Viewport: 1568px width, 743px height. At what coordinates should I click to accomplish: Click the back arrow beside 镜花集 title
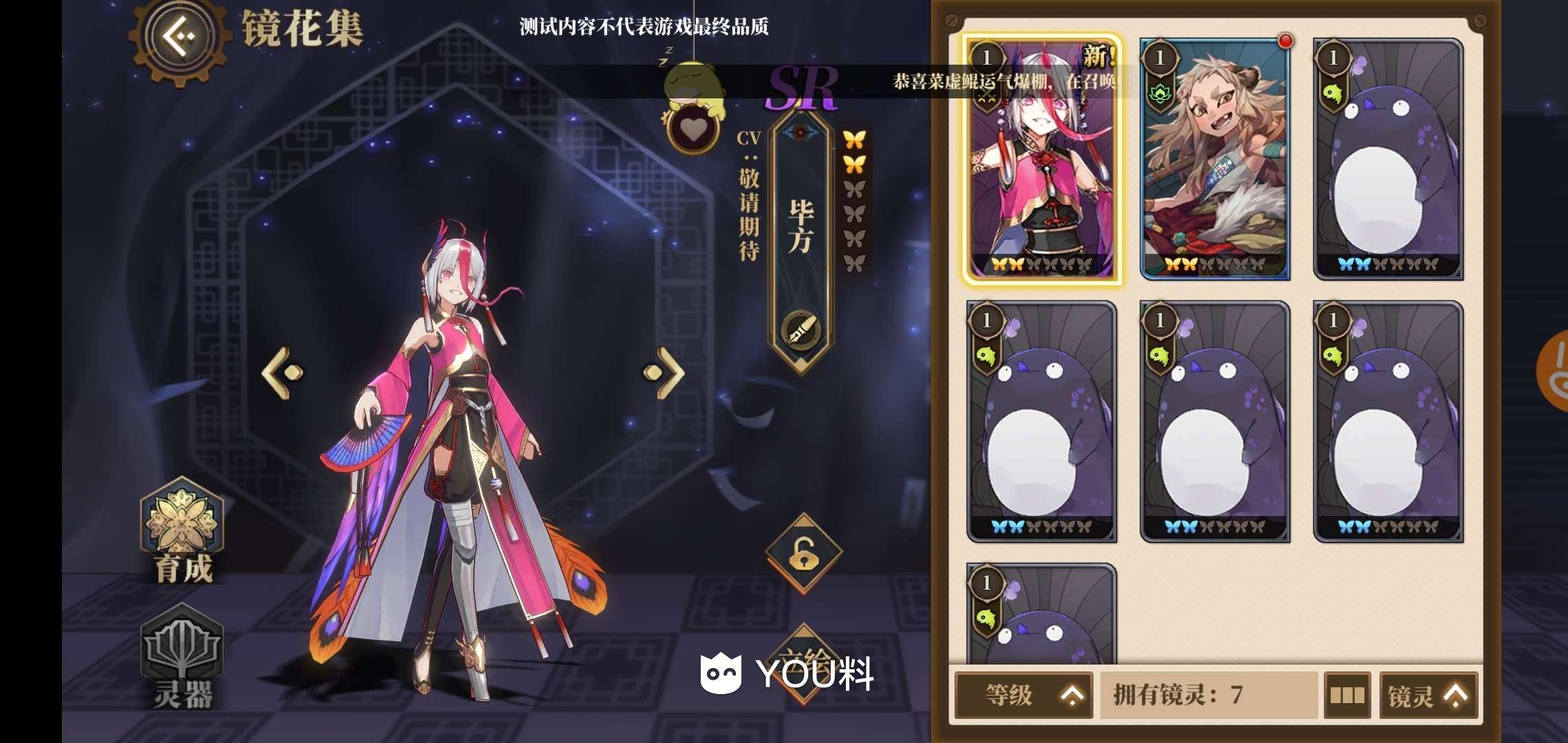coord(180,33)
